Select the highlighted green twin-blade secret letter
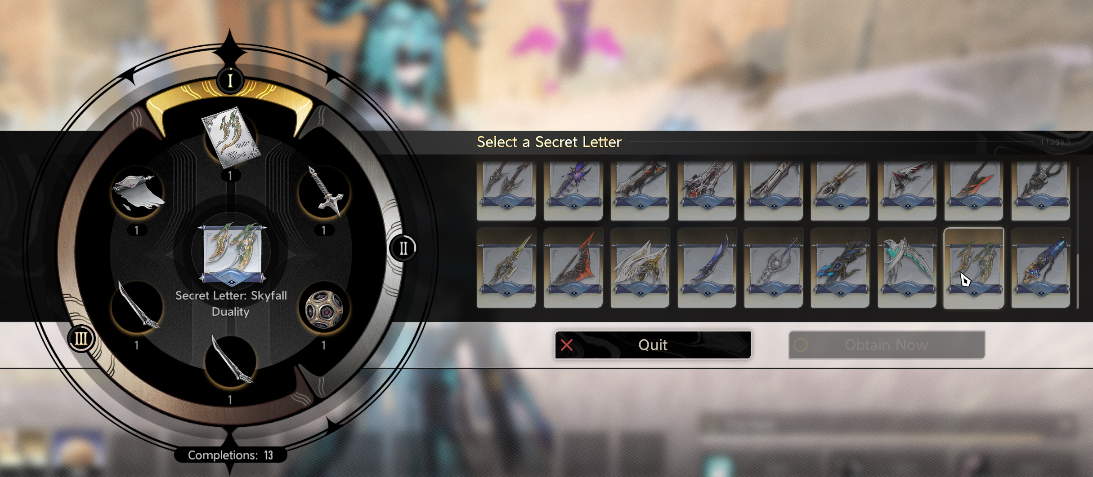The width and height of the screenshot is (1093, 477). coord(973,267)
